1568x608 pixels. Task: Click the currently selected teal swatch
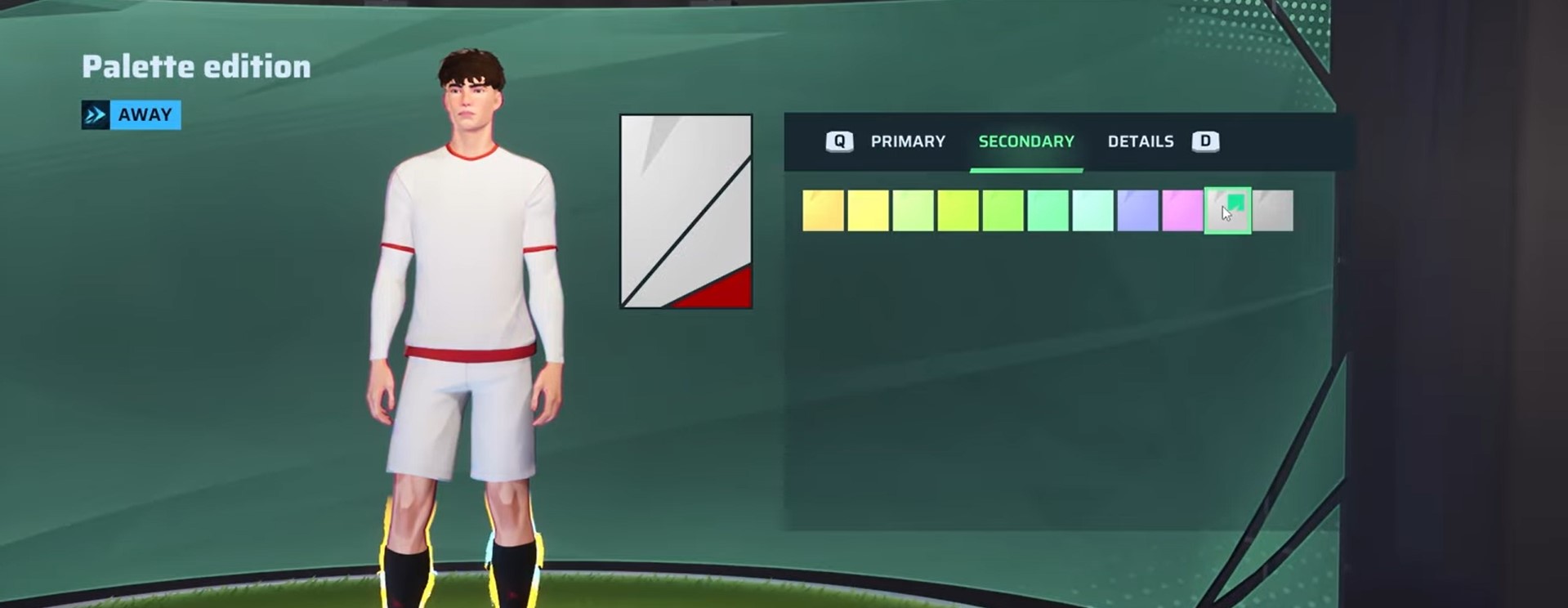[1227, 211]
